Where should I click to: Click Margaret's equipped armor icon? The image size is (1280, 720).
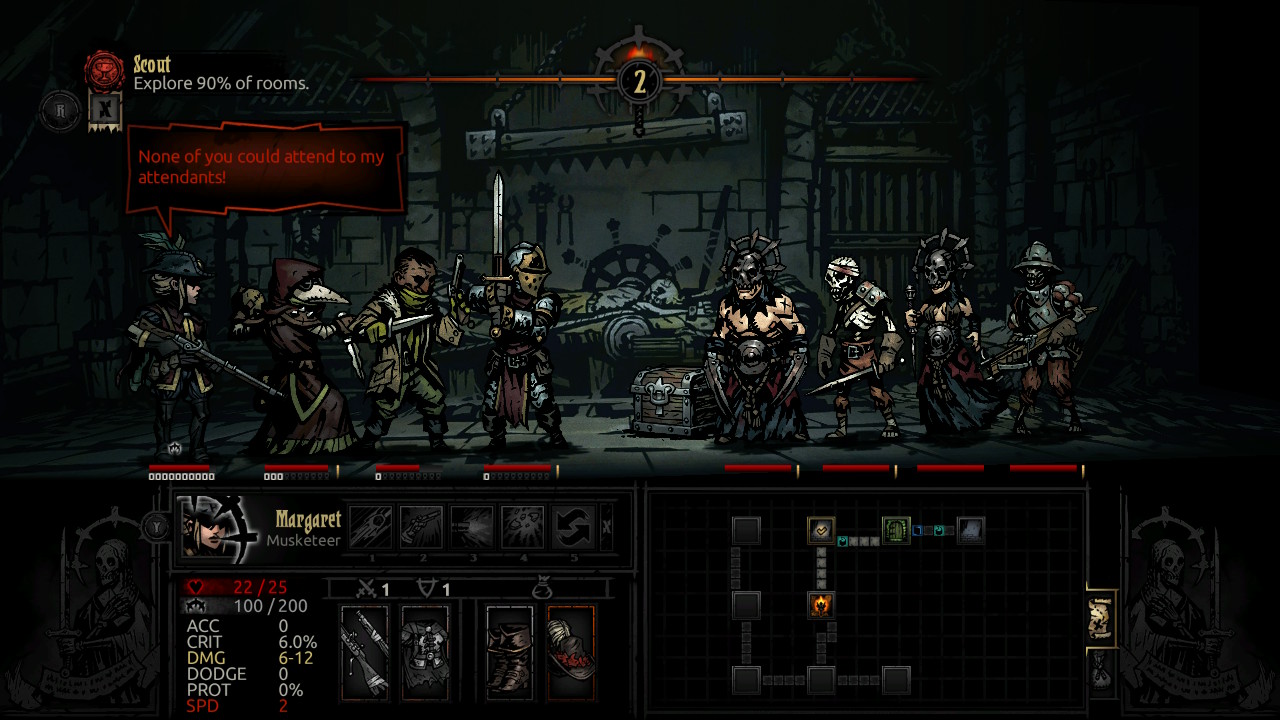(x=426, y=650)
